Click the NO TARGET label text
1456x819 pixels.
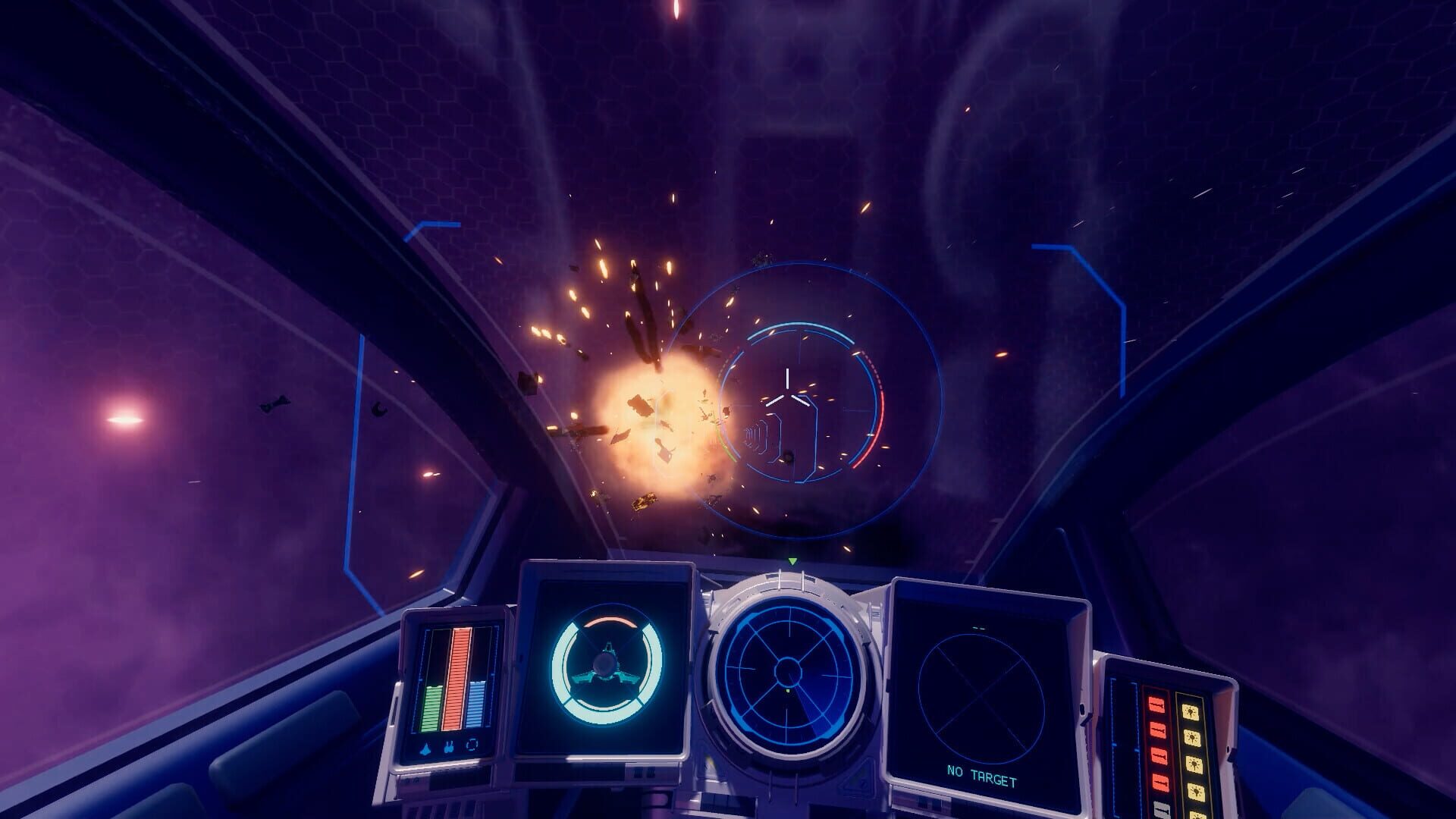981,773
